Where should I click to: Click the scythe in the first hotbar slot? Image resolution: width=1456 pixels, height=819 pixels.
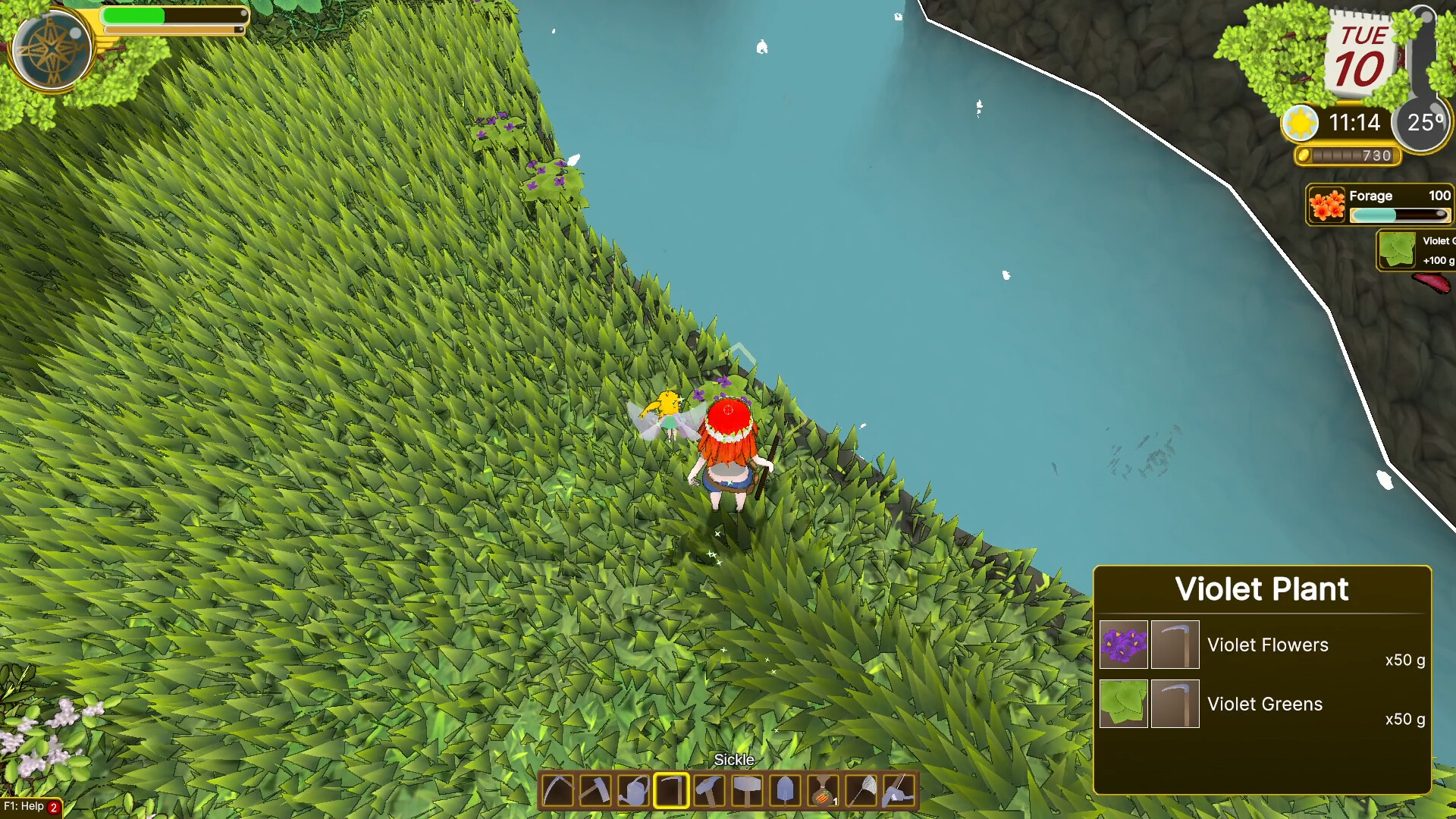[557, 790]
